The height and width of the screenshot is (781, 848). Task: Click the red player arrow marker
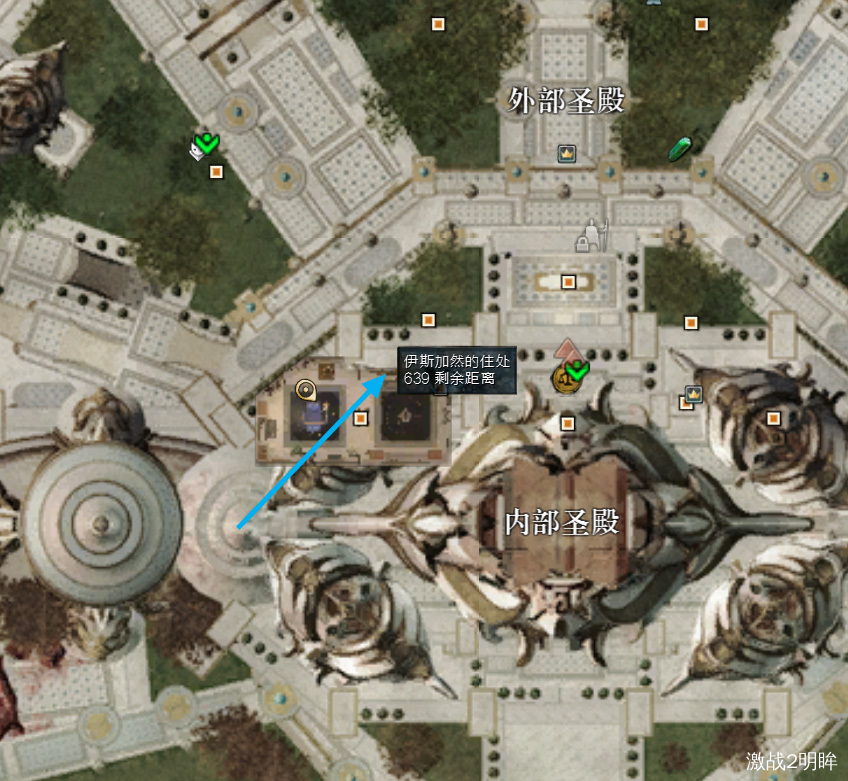click(566, 351)
